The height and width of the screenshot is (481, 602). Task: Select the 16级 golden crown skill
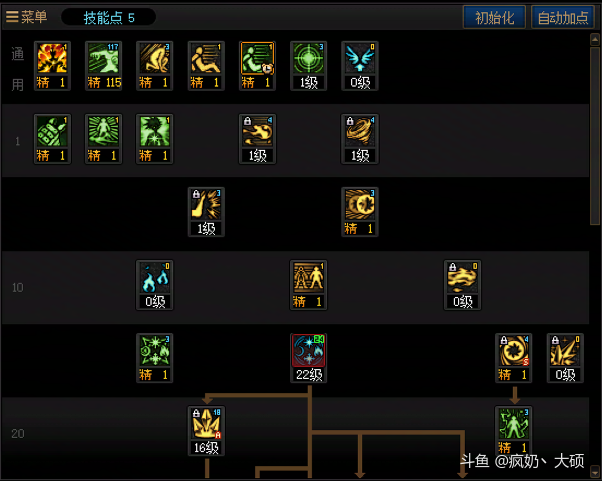point(206,427)
